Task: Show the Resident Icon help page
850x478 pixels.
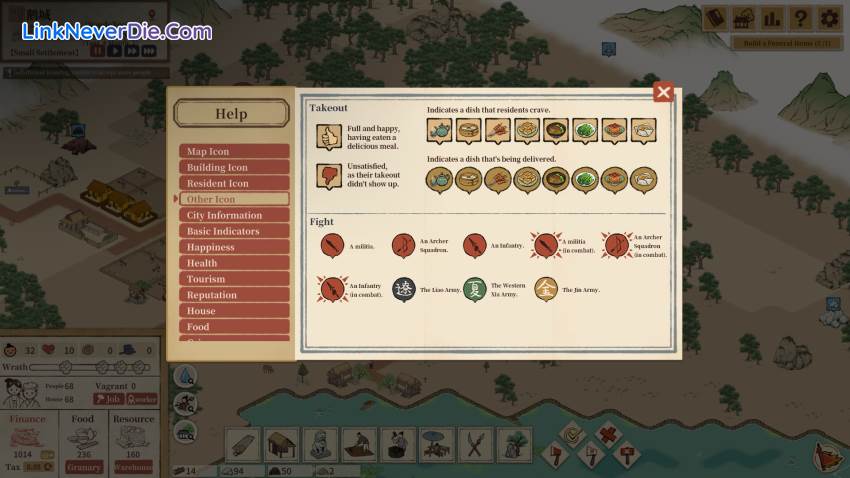Action: pos(234,184)
